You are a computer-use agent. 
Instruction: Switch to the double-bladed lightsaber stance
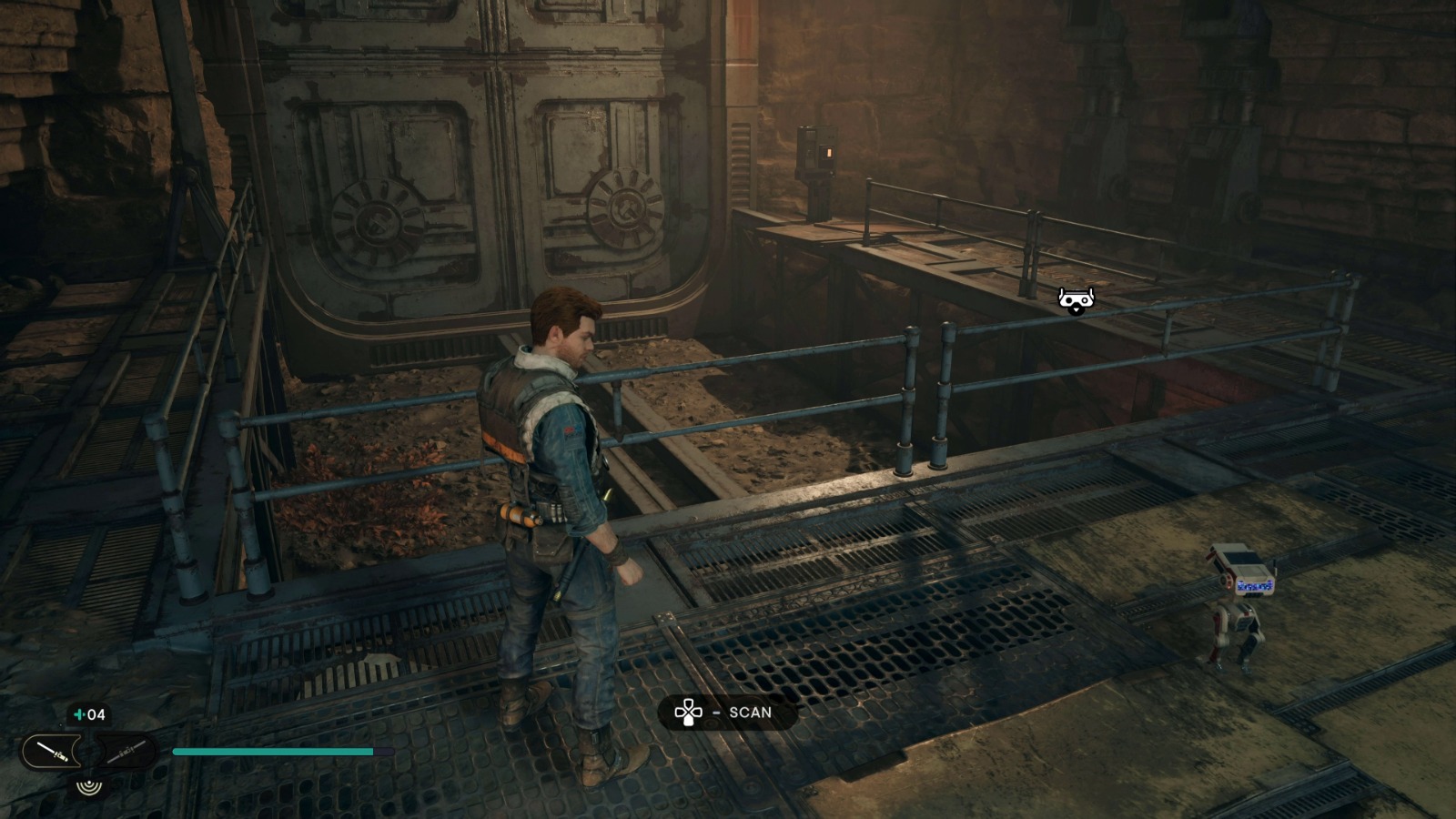[x=124, y=752]
